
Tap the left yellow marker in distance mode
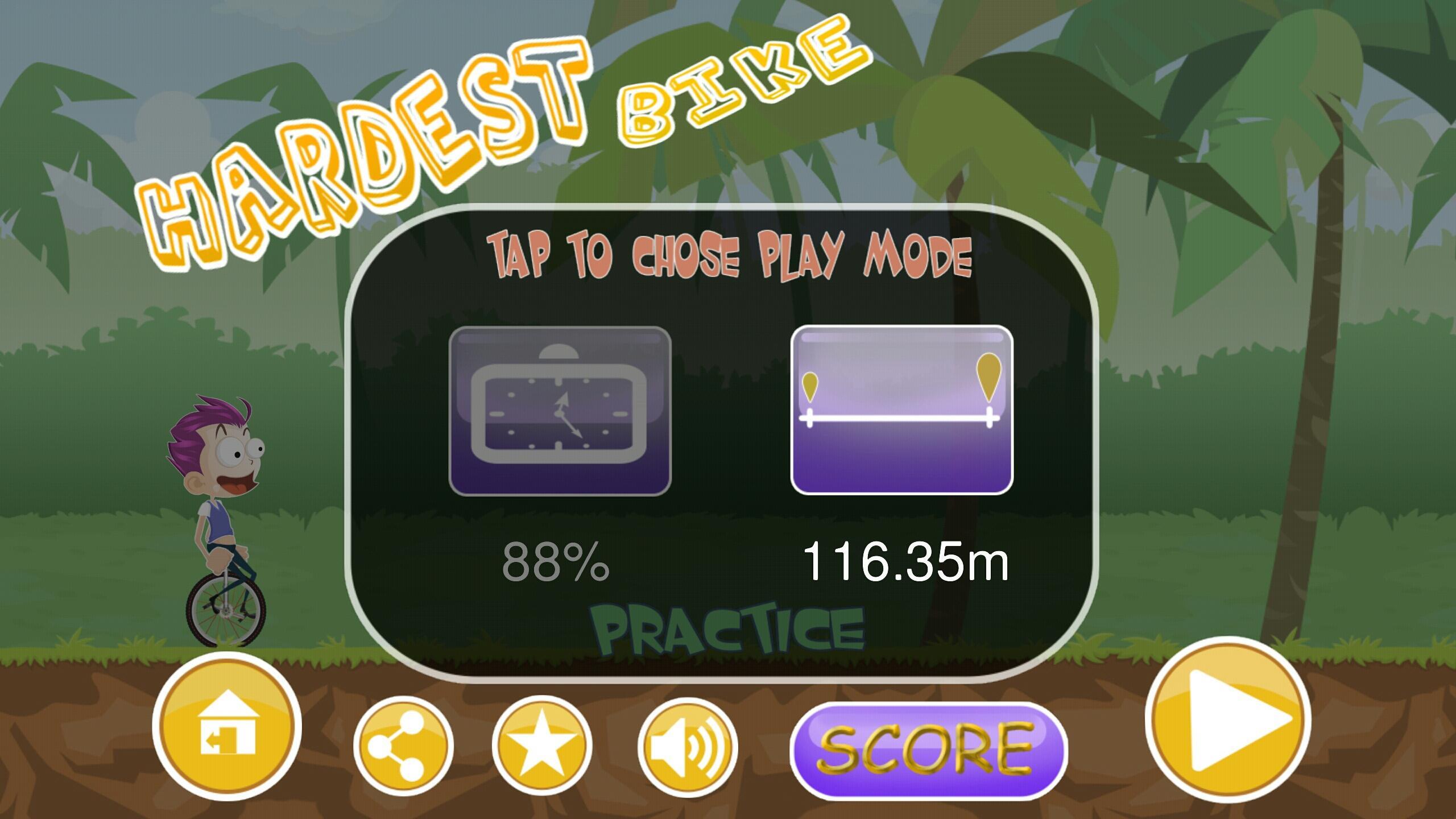[x=810, y=387]
